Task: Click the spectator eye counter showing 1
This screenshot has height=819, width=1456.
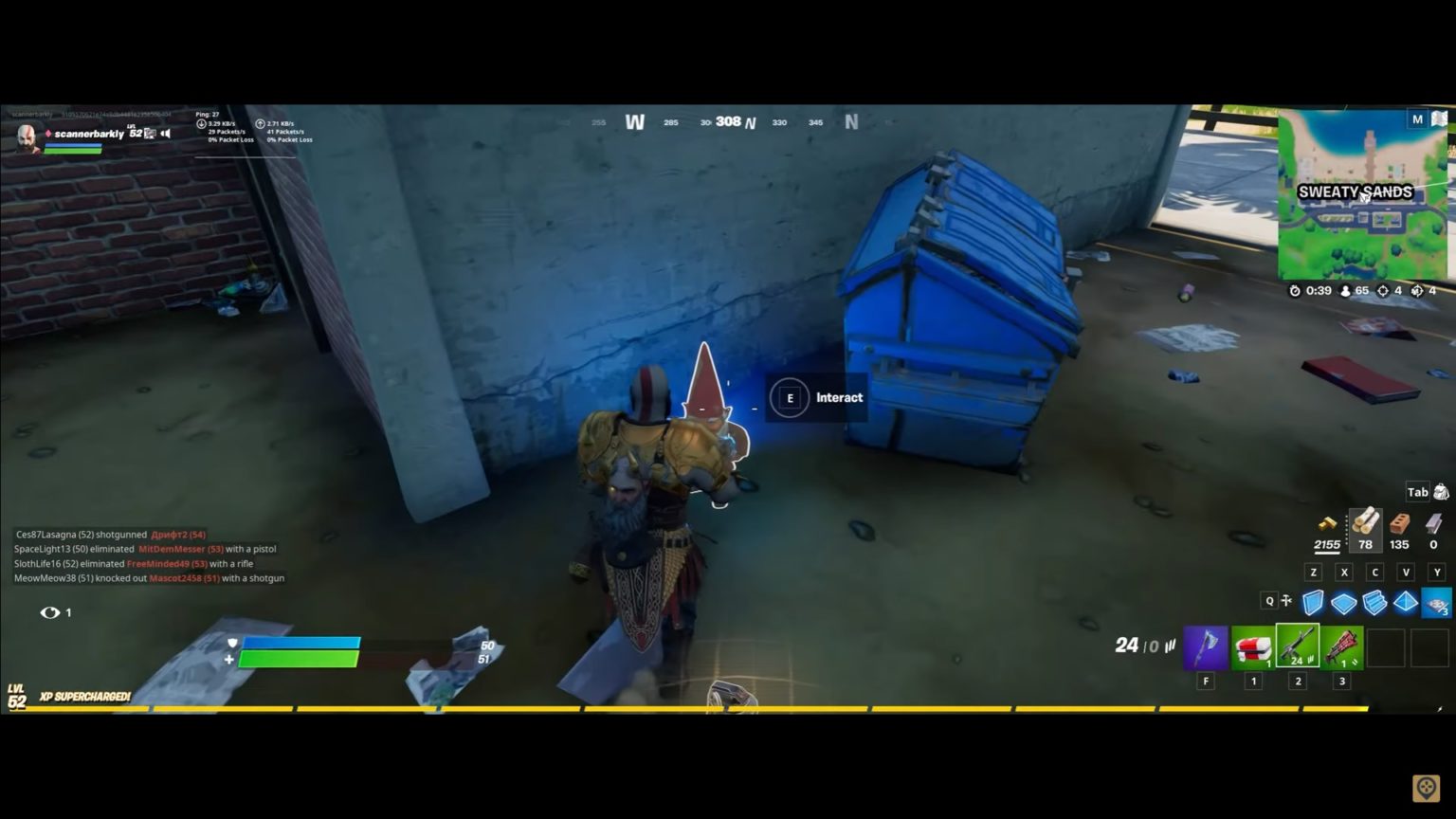Action: pyautogui.click(x=52, y=611)
